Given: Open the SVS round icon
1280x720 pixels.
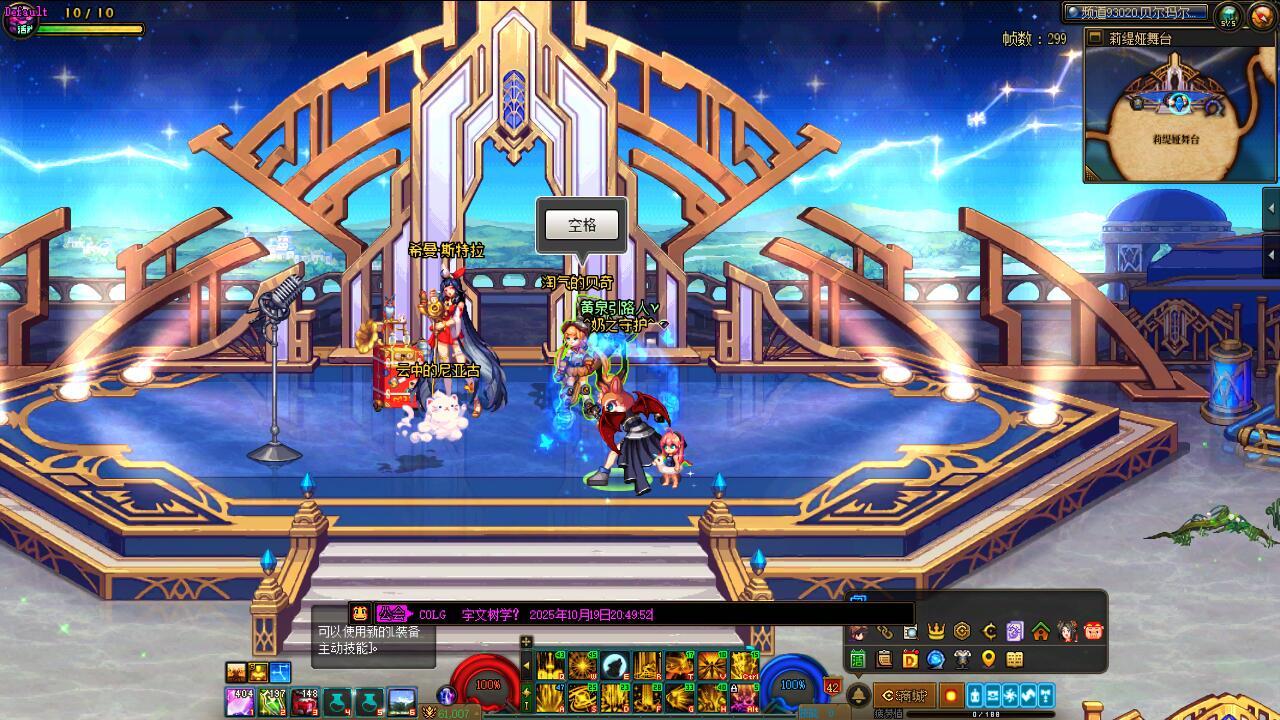Looking at the screenshot, I should point(1228,16).
